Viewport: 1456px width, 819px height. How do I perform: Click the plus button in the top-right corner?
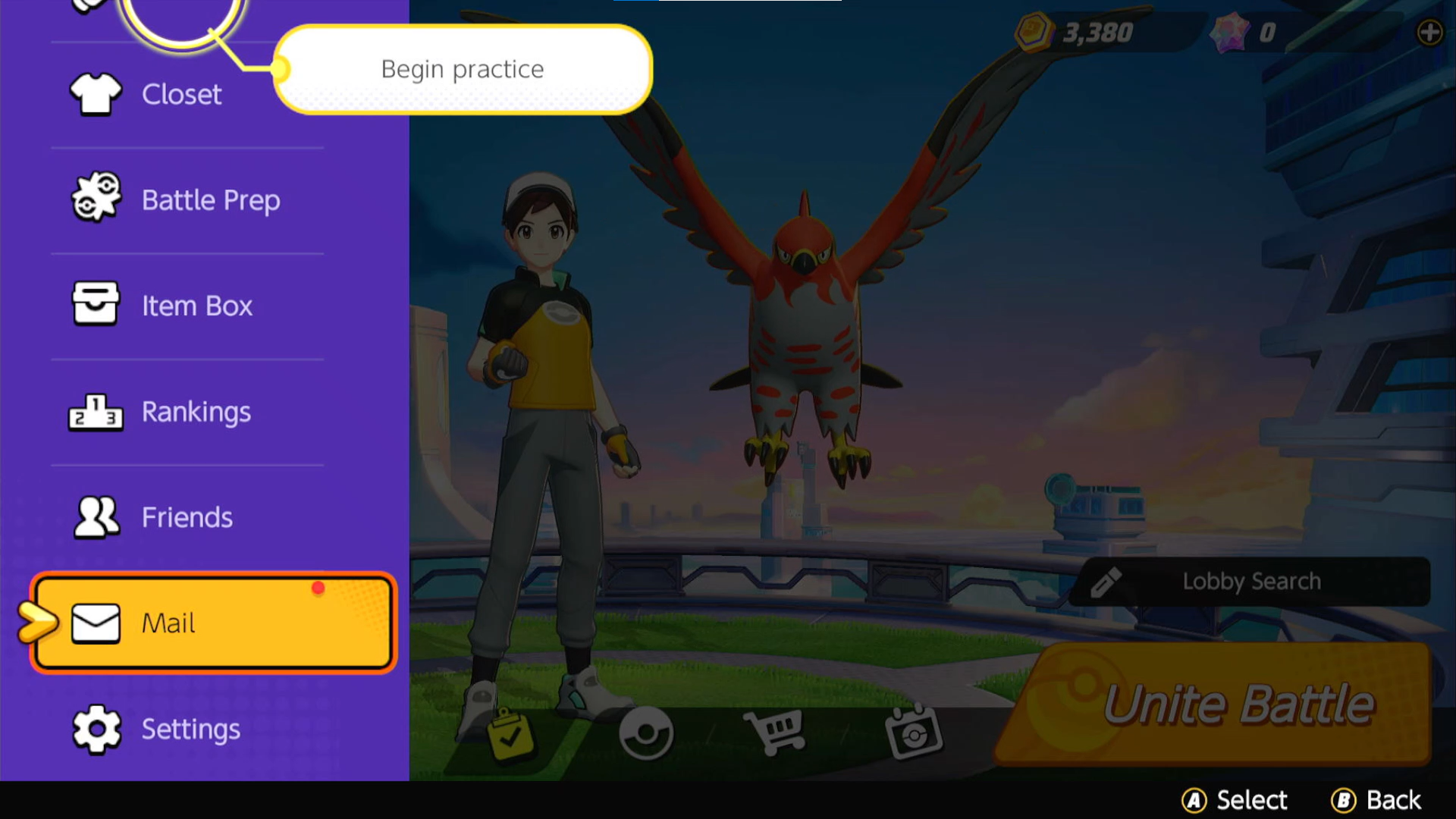tap(1429, 32)
